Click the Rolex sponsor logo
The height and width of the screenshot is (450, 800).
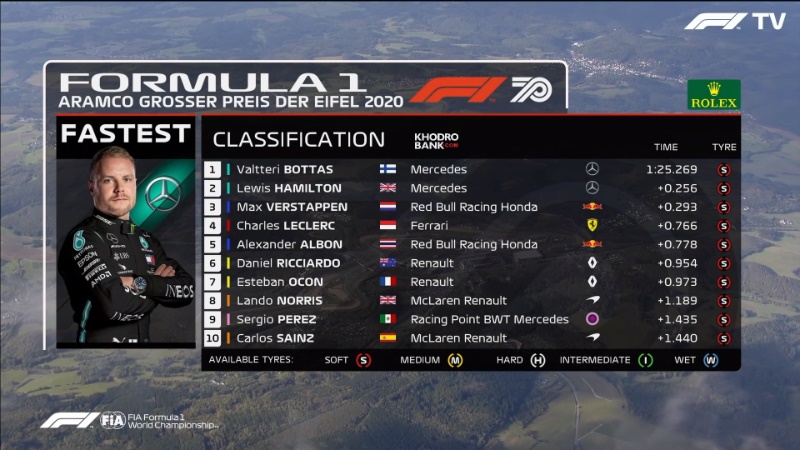click(x=713, y=95)
